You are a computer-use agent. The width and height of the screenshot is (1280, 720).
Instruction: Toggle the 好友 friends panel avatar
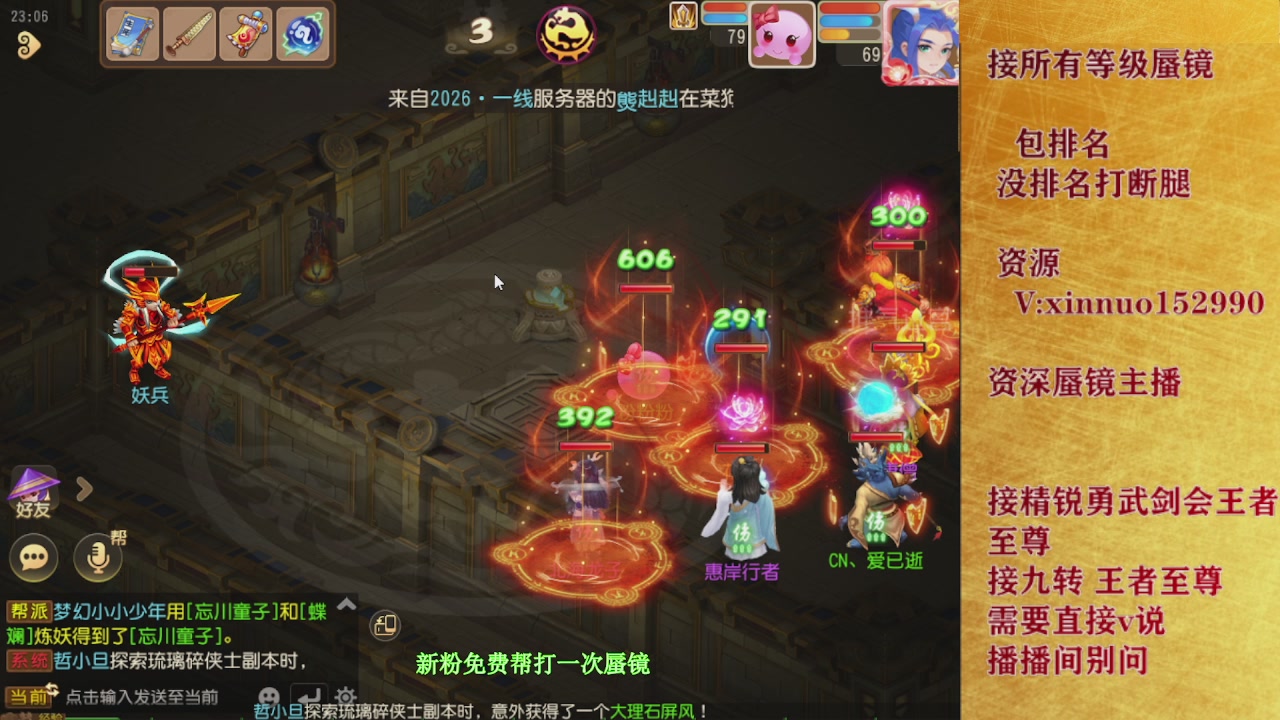(35, 490)
